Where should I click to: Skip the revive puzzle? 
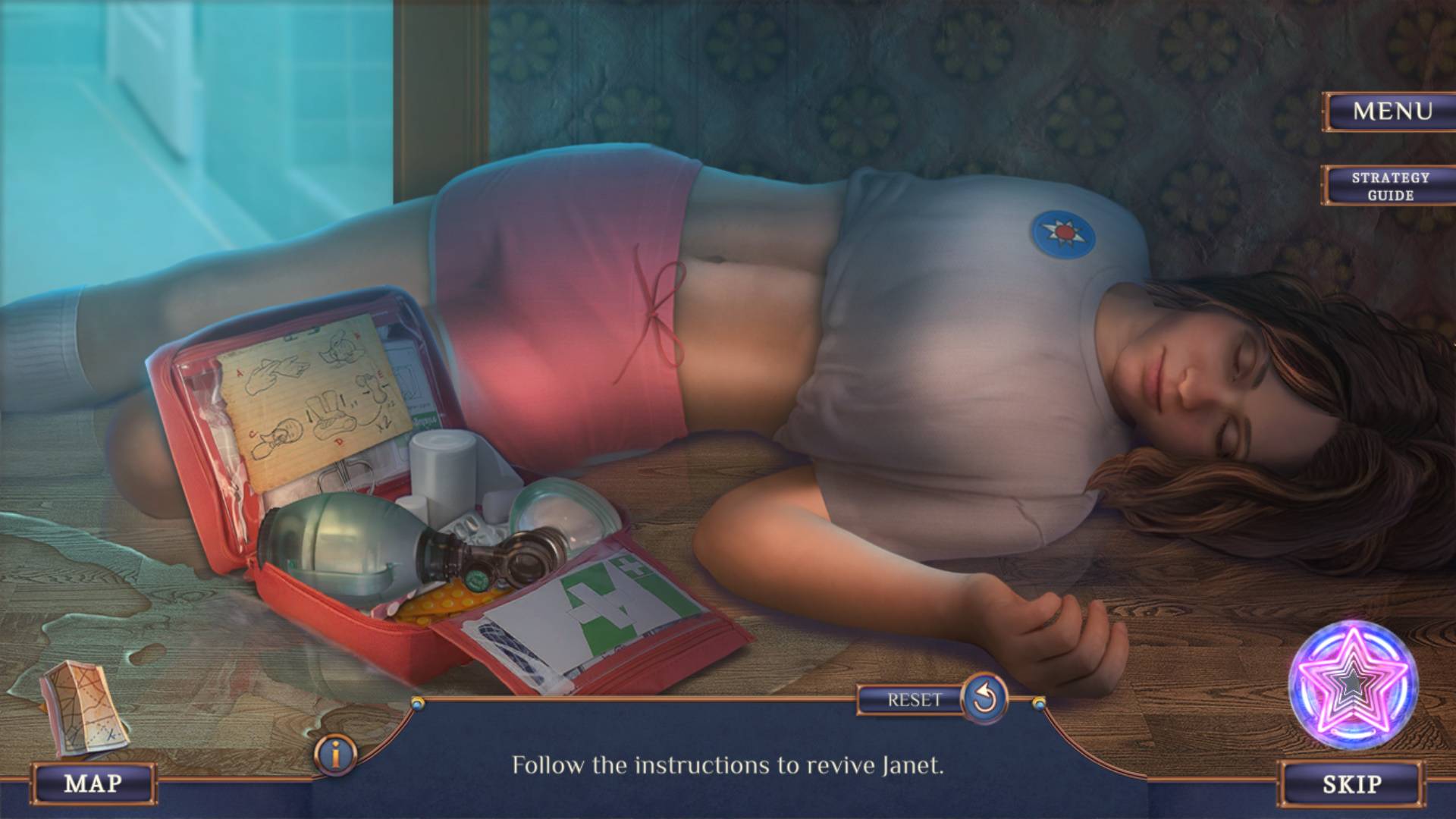tap(1351, 783)
